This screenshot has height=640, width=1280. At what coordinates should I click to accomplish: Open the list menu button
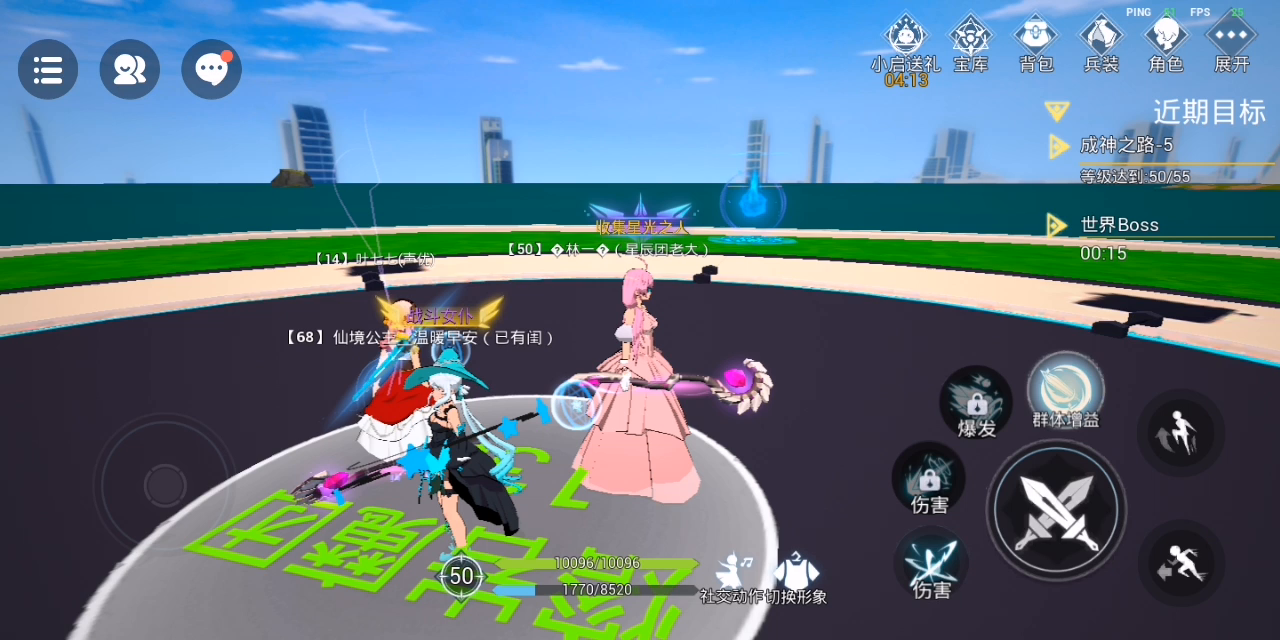coord(48,70)
